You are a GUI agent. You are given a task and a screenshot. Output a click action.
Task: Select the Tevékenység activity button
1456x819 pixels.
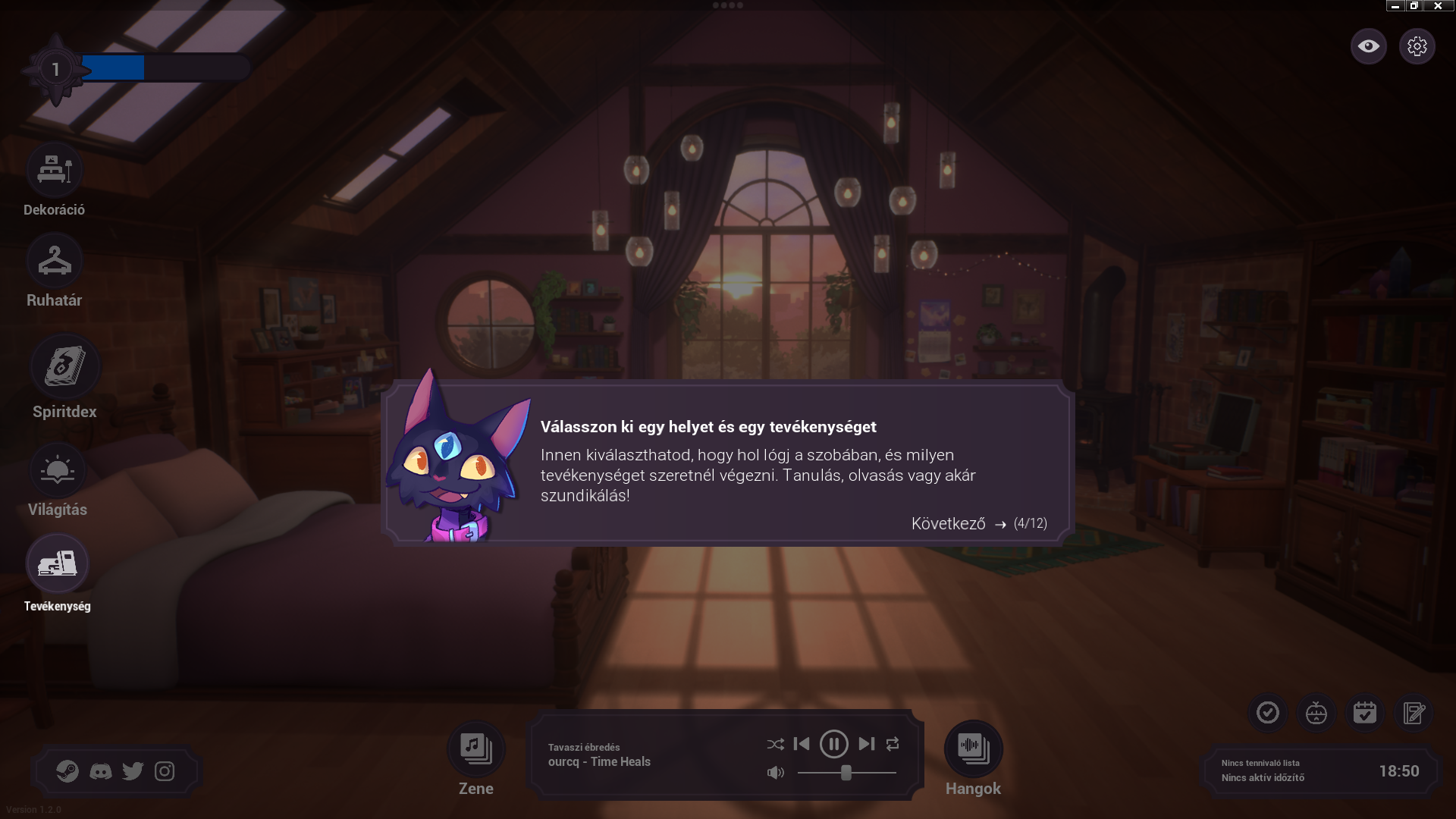pos(58,564)
